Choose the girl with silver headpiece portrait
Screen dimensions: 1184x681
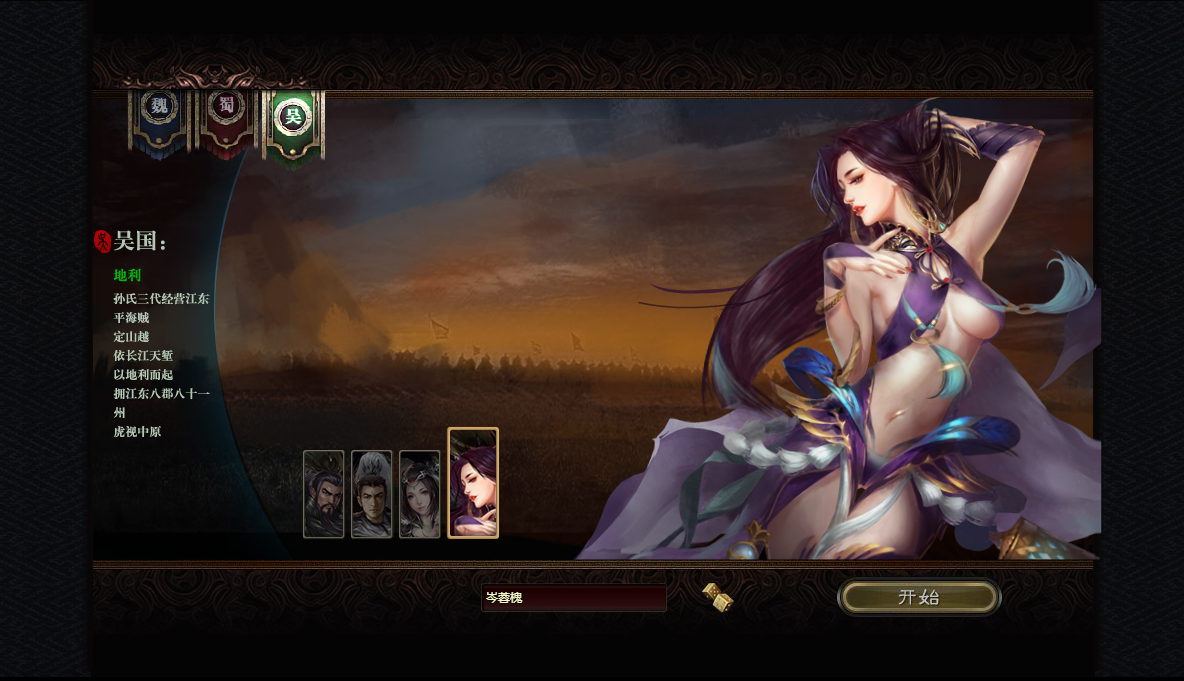[x=420, y=494]
